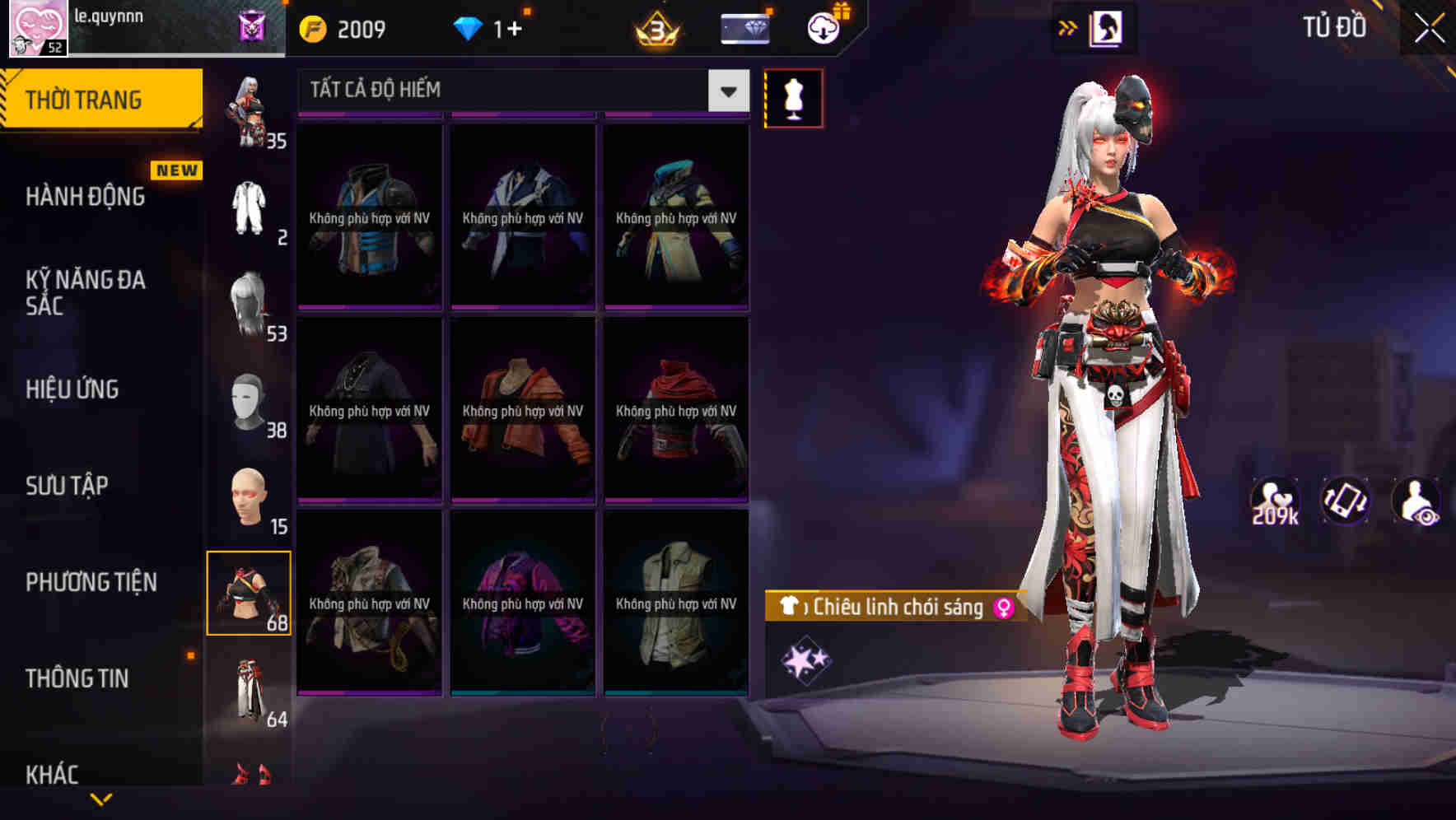Toggle the female gender symbol on the outfit label

pyautogui.click(x=1001, y=608)
